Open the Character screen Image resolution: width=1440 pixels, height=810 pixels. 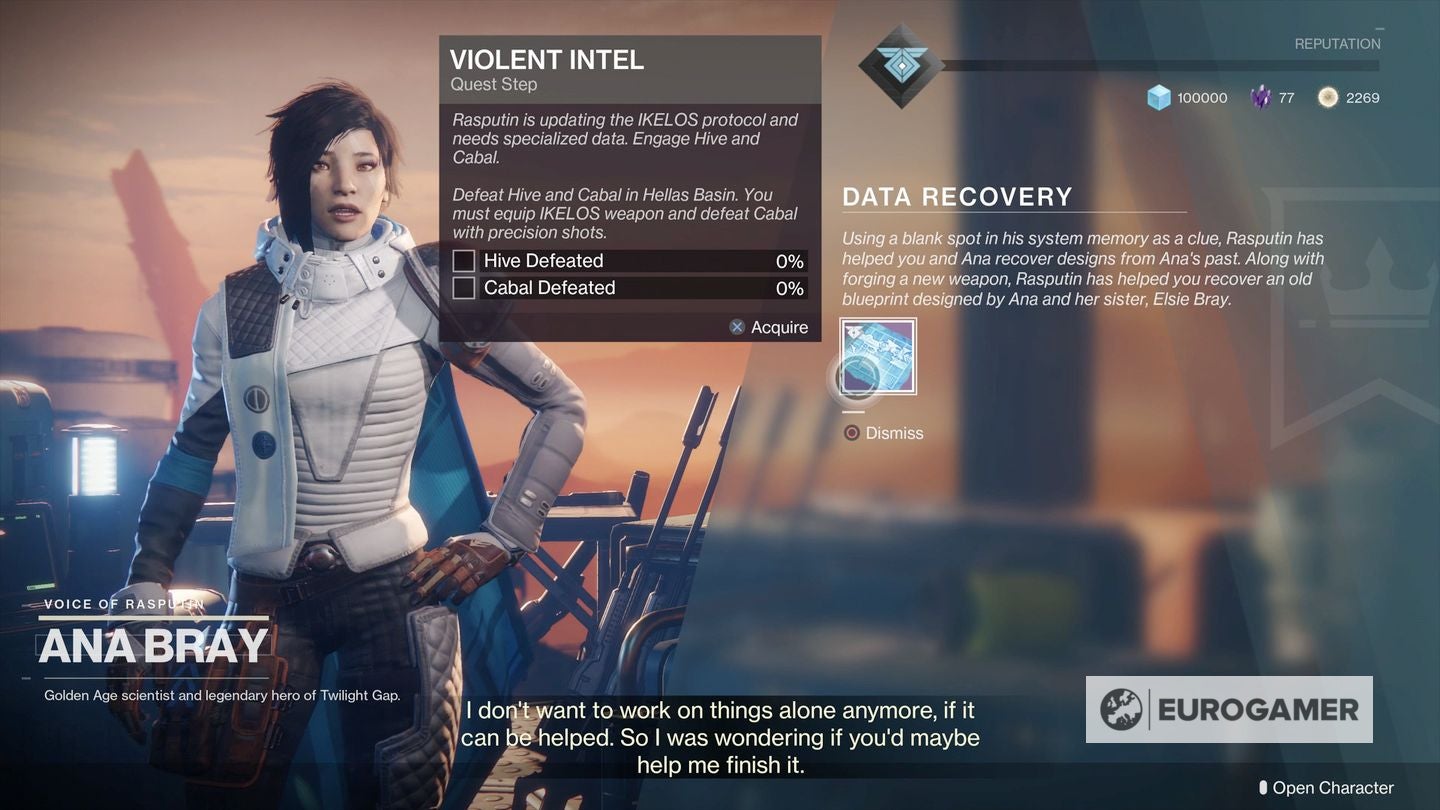1325,788
